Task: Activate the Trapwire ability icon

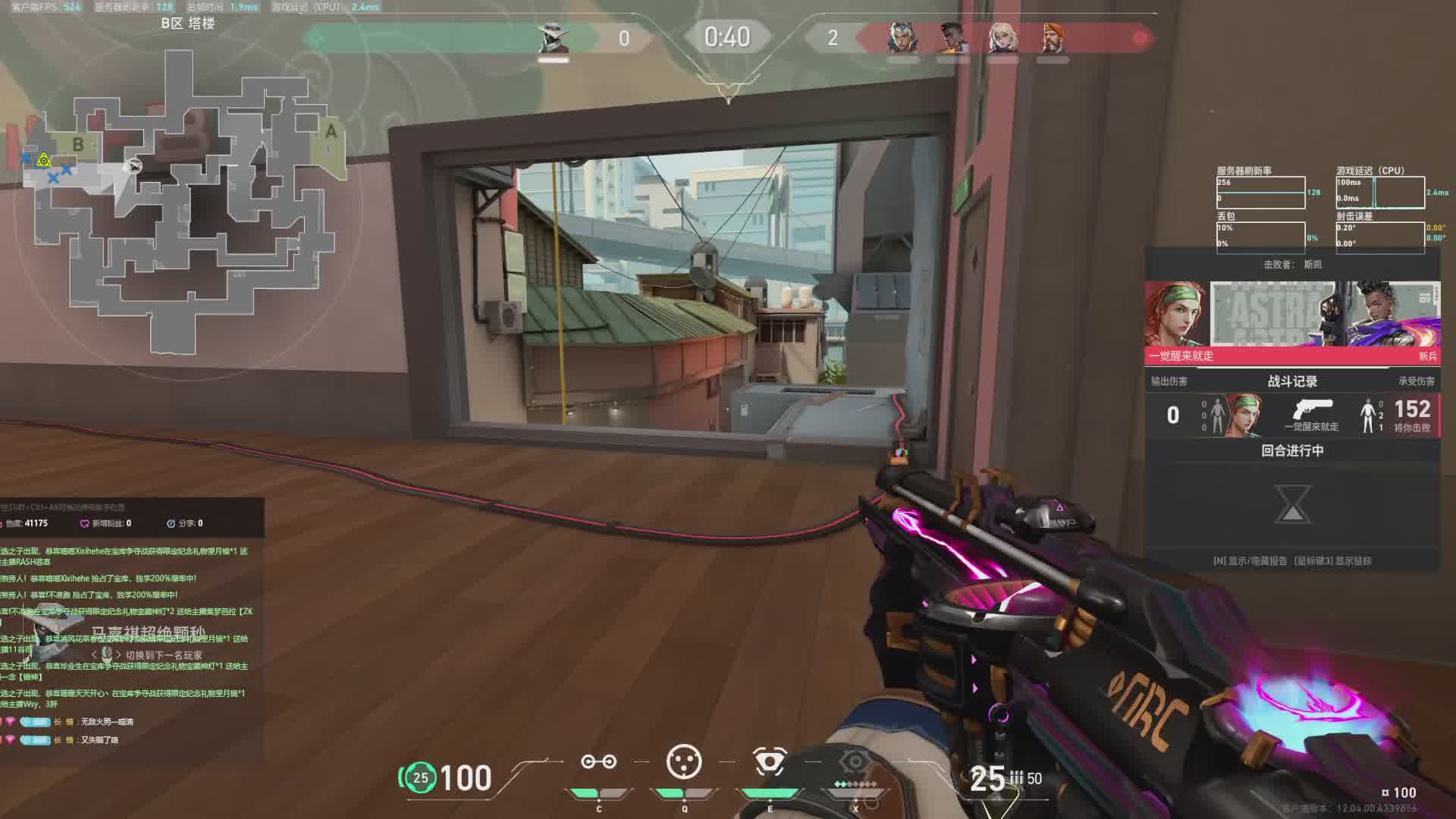Action: [598, 762]
